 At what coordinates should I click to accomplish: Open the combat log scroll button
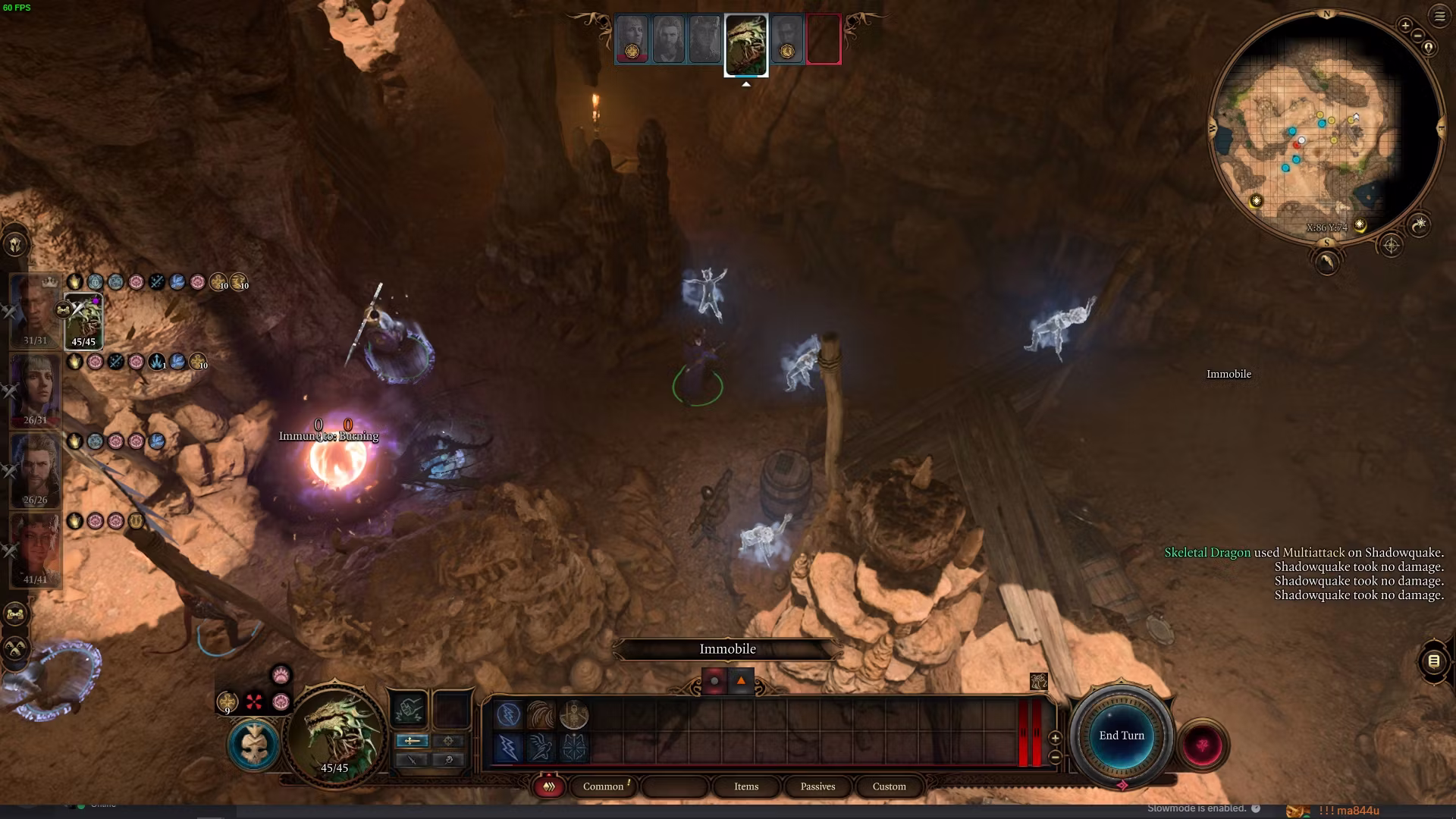coord(1433,661)
